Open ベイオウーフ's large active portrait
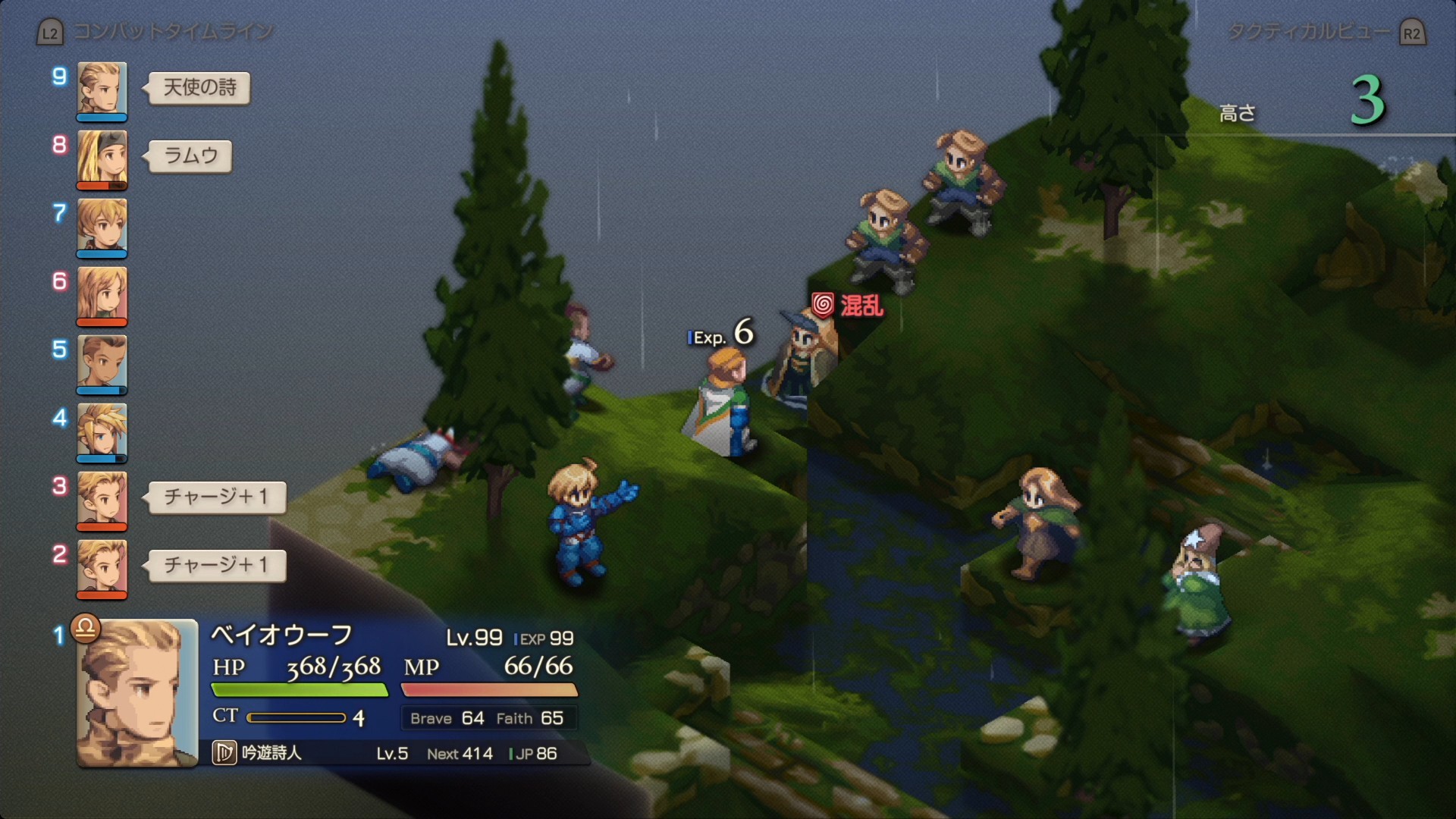Viewport: 1456px width, 819px height. pyautogui.click(x=137, y=692)
